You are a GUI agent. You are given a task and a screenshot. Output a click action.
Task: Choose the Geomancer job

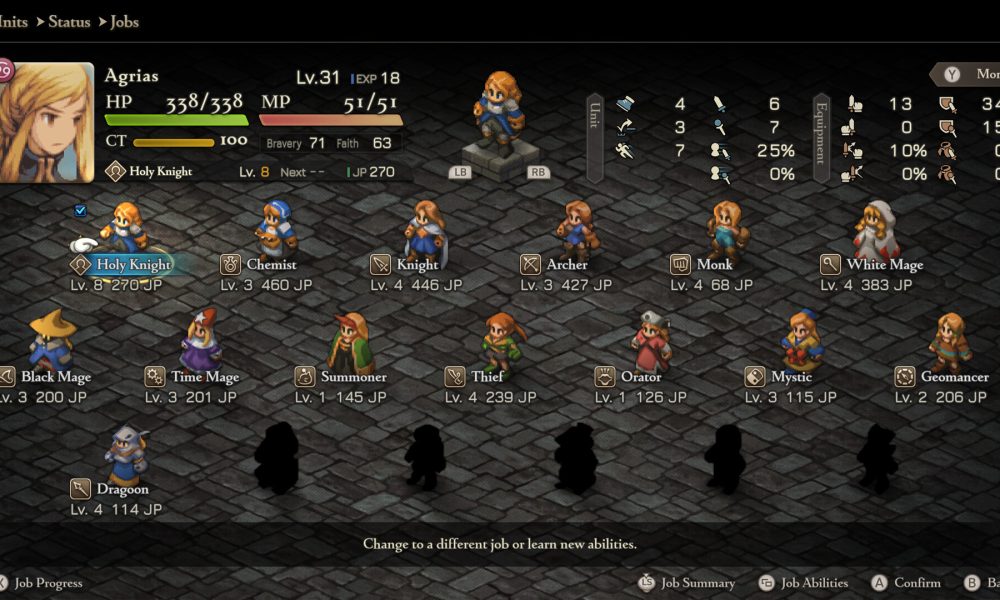click(x=954, y=377)
